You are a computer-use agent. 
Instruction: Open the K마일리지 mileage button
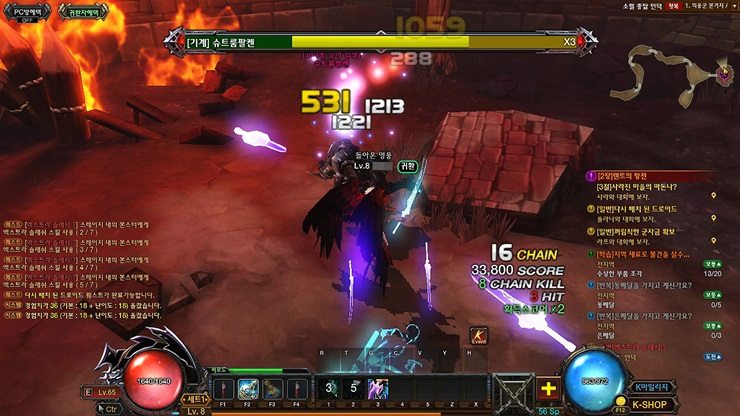pyautogui.click(x=655, y=387)
